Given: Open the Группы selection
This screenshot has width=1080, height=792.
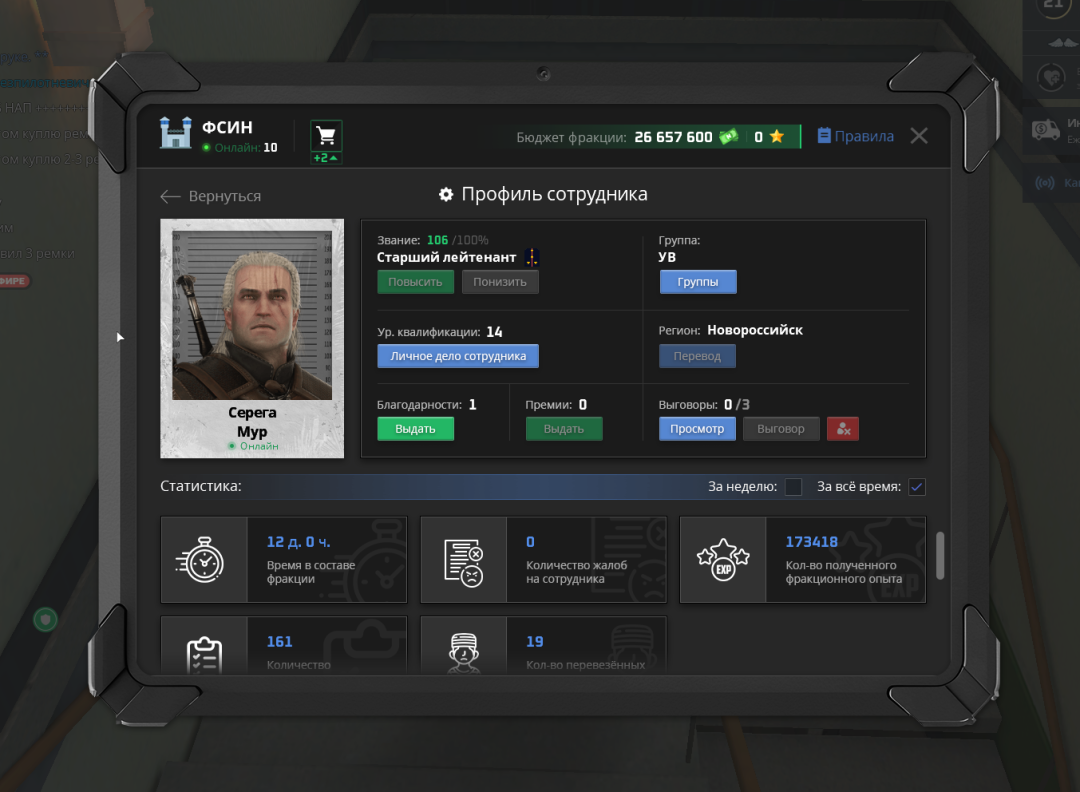Looking at the screenshot, I should tap(698, 282).
